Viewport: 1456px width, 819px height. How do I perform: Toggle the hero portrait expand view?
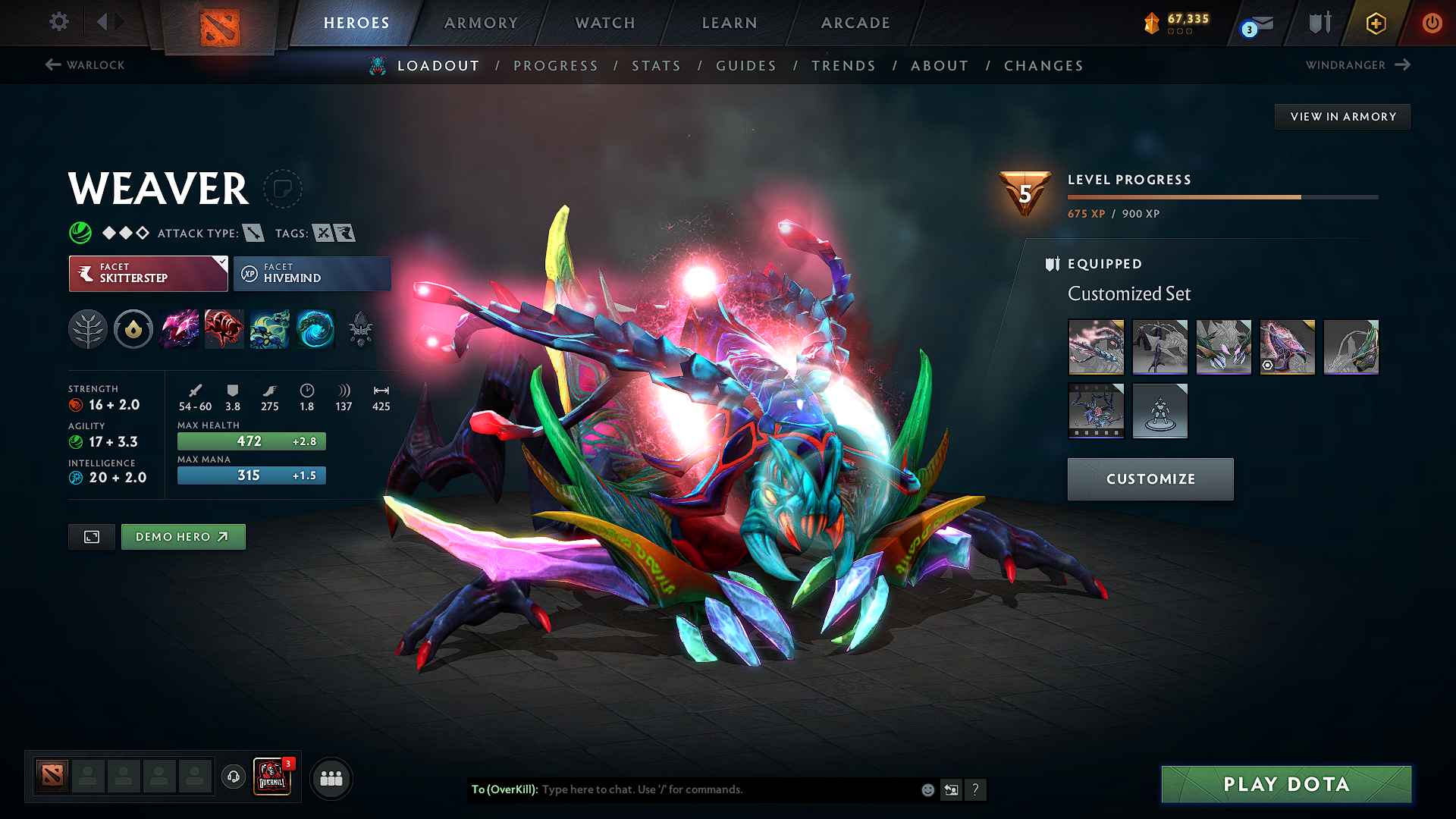pyautogui.click(x=91, y=536)
